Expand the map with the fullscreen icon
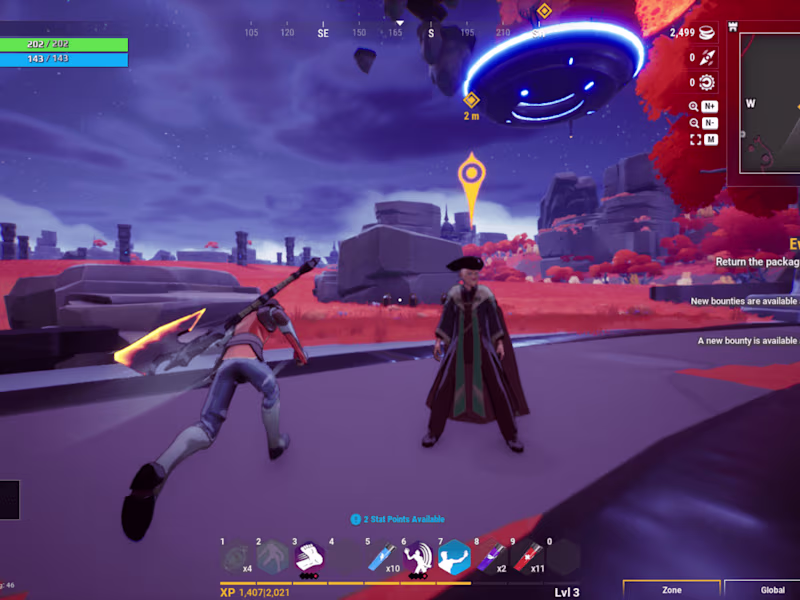 pyautogui.click(x=695, y=140)
